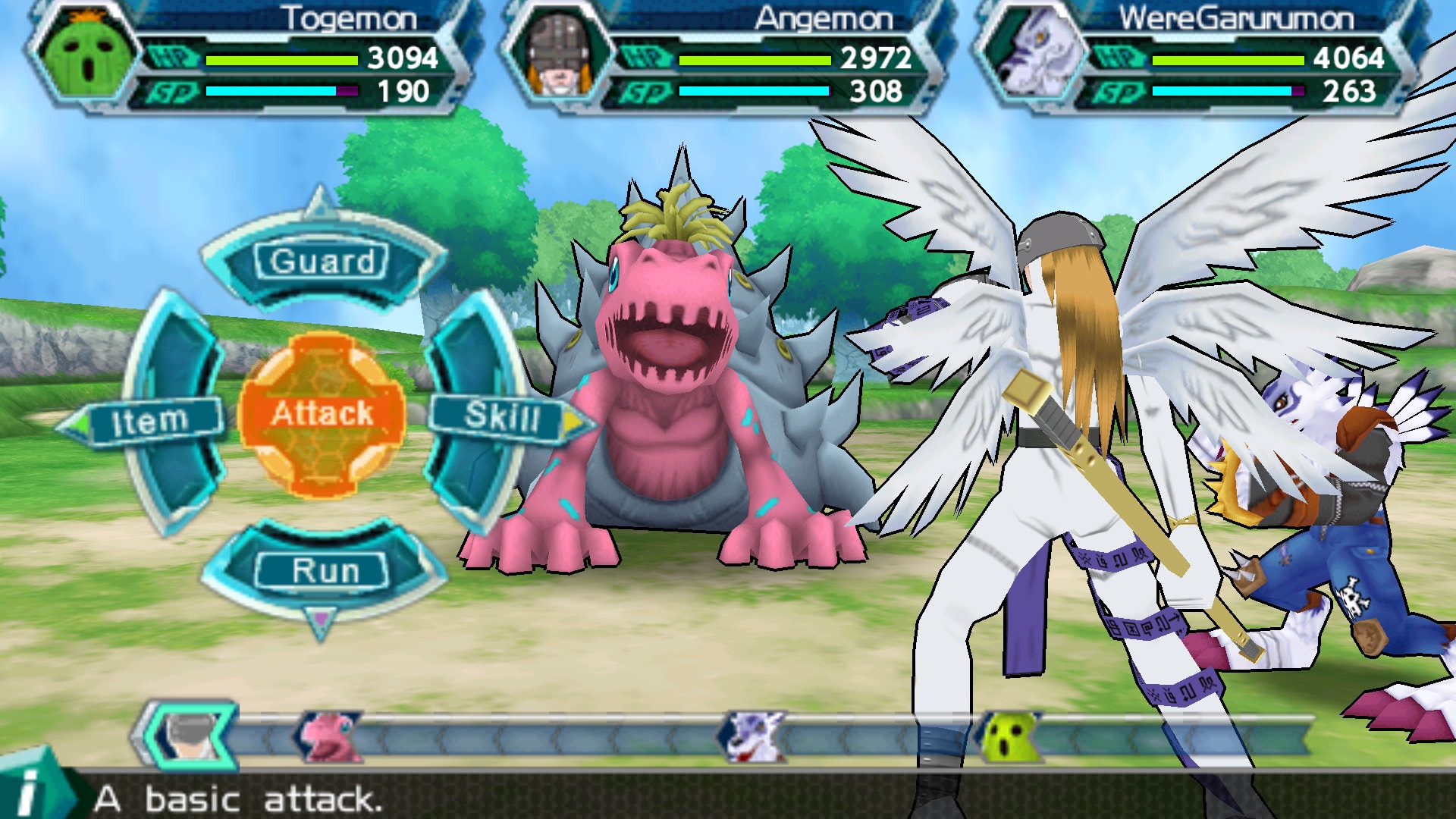Select the Guard command

point(322,262)
